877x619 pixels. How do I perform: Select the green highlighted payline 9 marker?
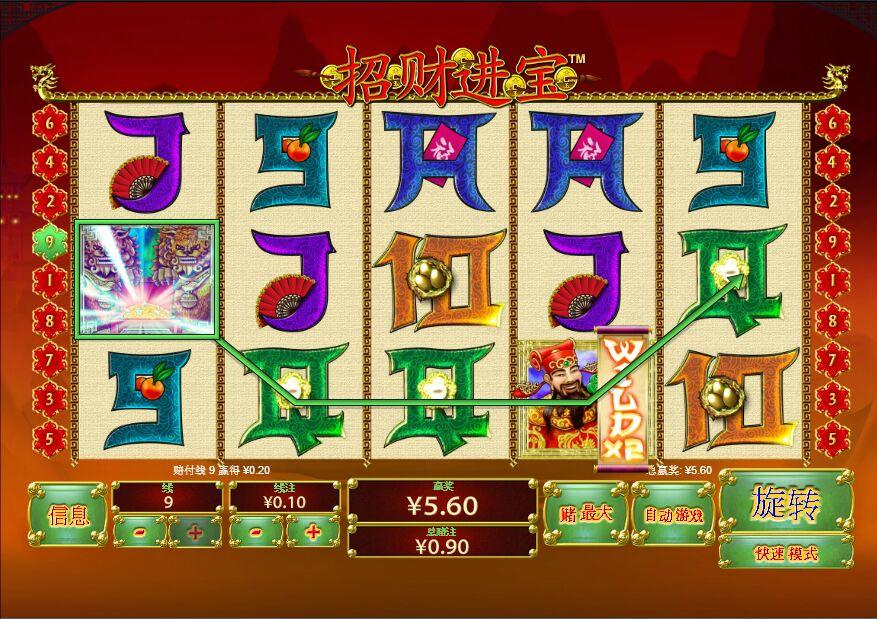(x=50, y=240)
